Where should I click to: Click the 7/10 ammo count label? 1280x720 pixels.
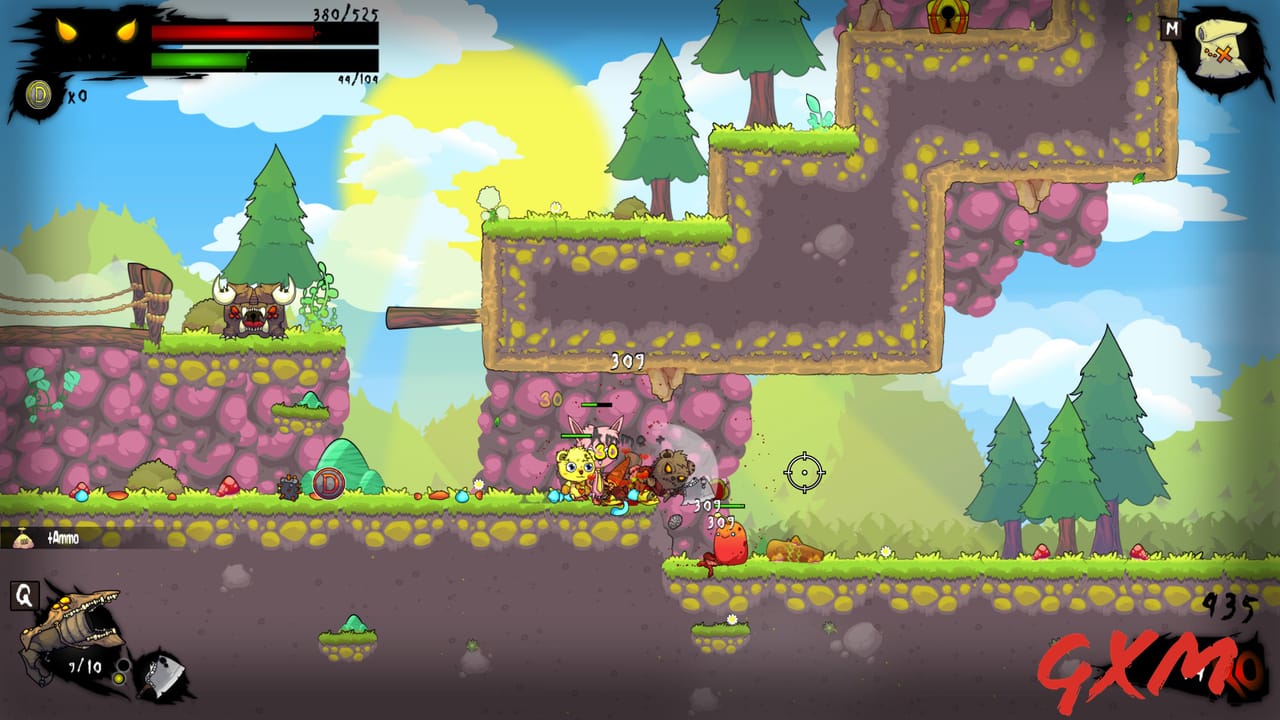pos(84,666)
